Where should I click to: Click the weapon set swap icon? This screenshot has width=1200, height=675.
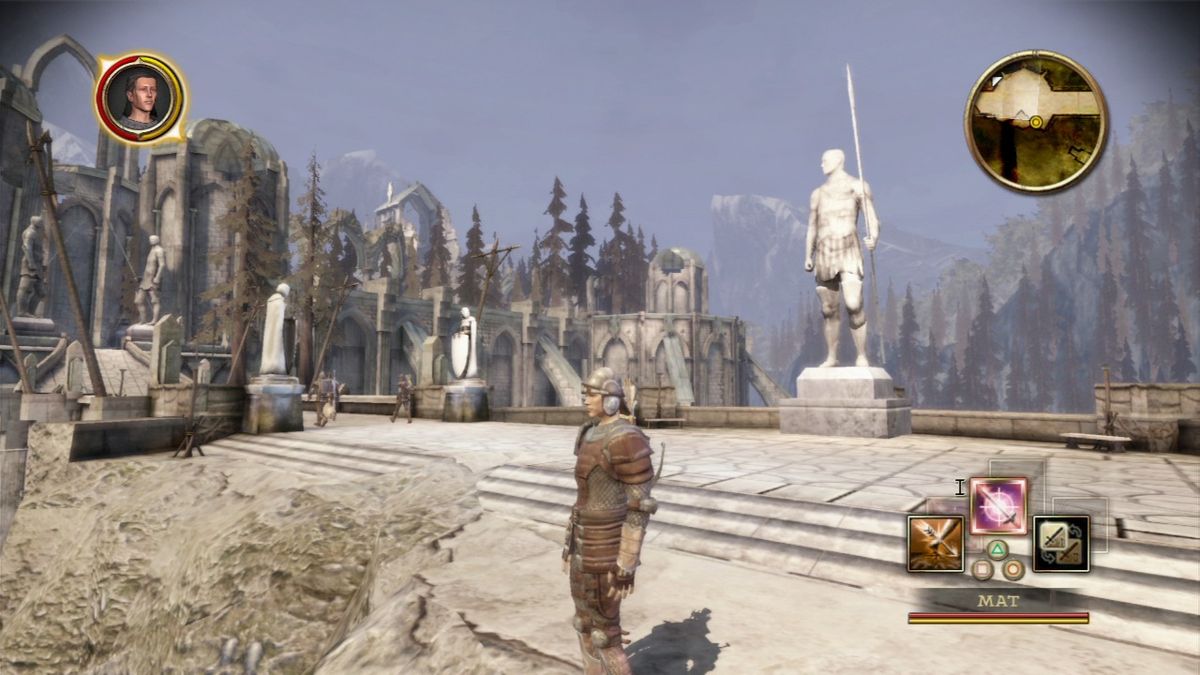coord(1060,543)
